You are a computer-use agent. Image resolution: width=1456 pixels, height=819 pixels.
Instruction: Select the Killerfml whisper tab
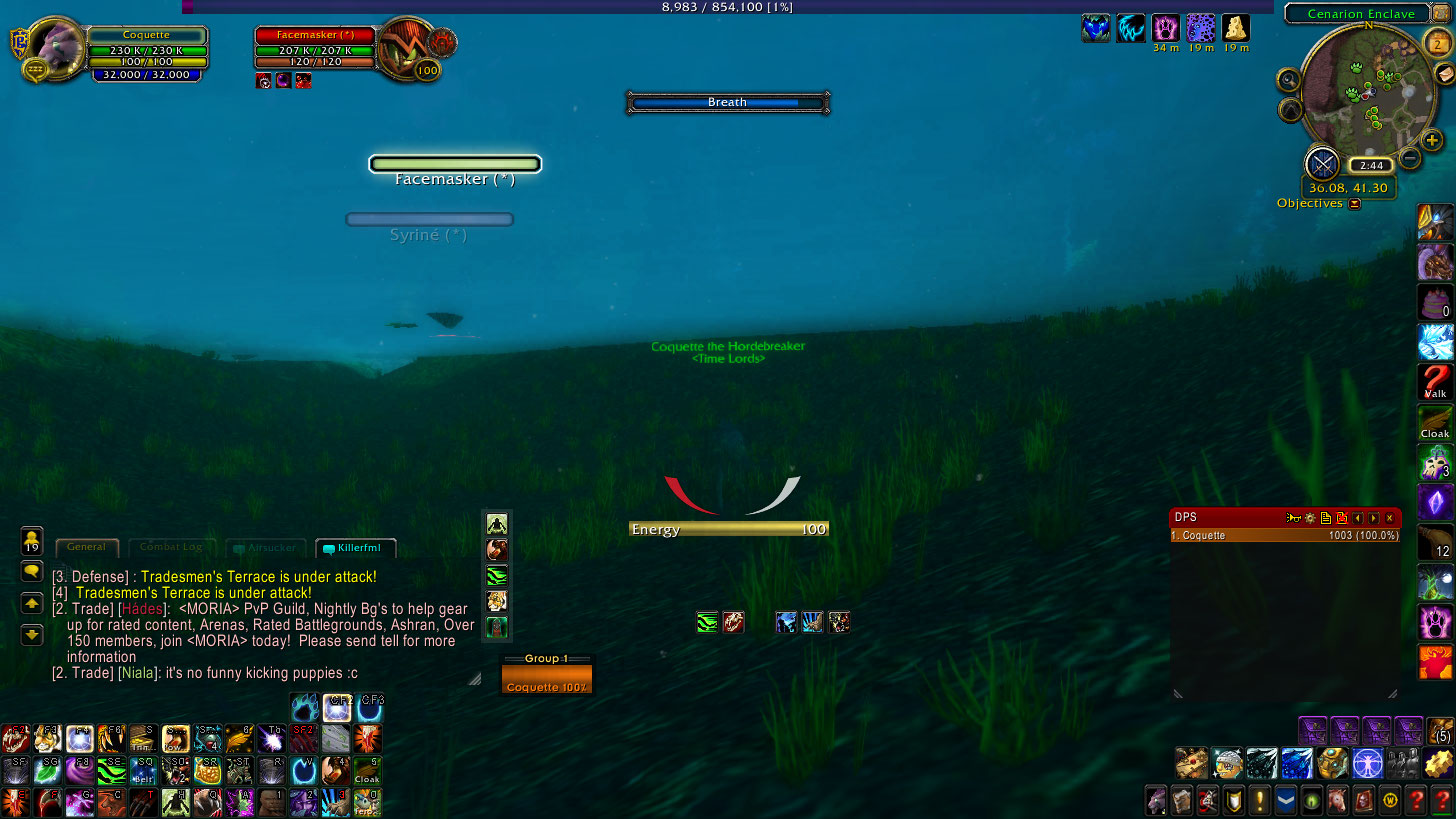[x=356, y=548]
